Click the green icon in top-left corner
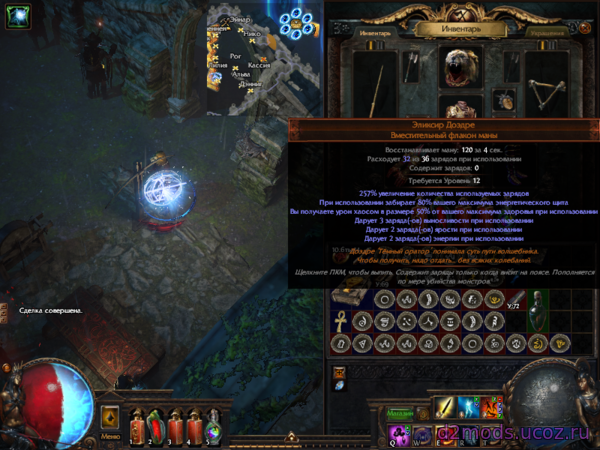 17,16
